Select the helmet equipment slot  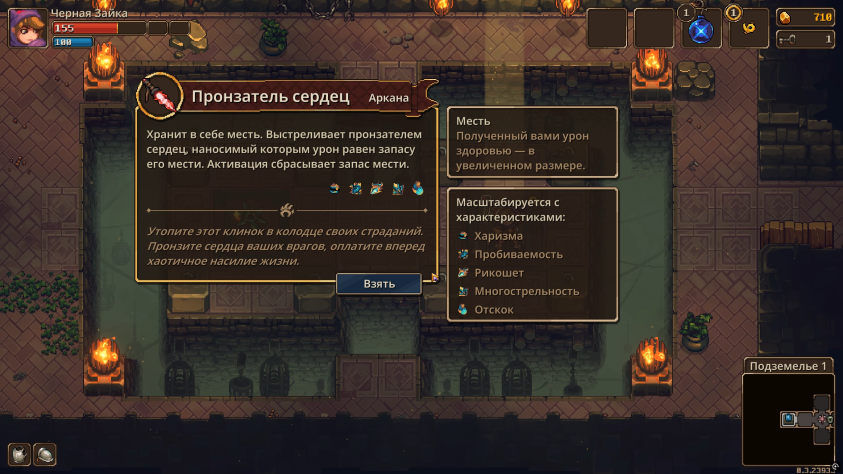[46, 454]
